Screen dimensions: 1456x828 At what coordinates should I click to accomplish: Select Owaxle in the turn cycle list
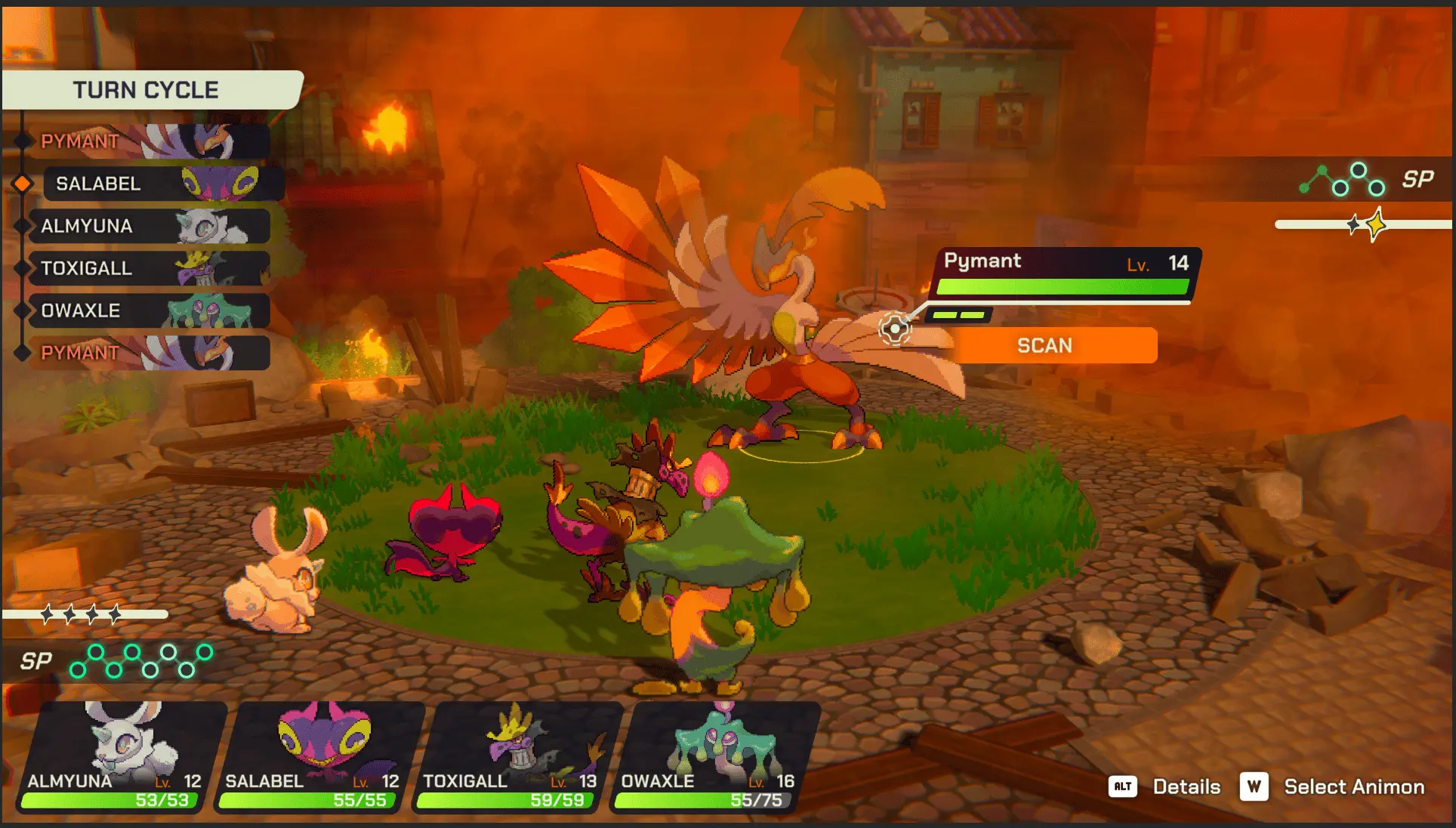(148, 310)
